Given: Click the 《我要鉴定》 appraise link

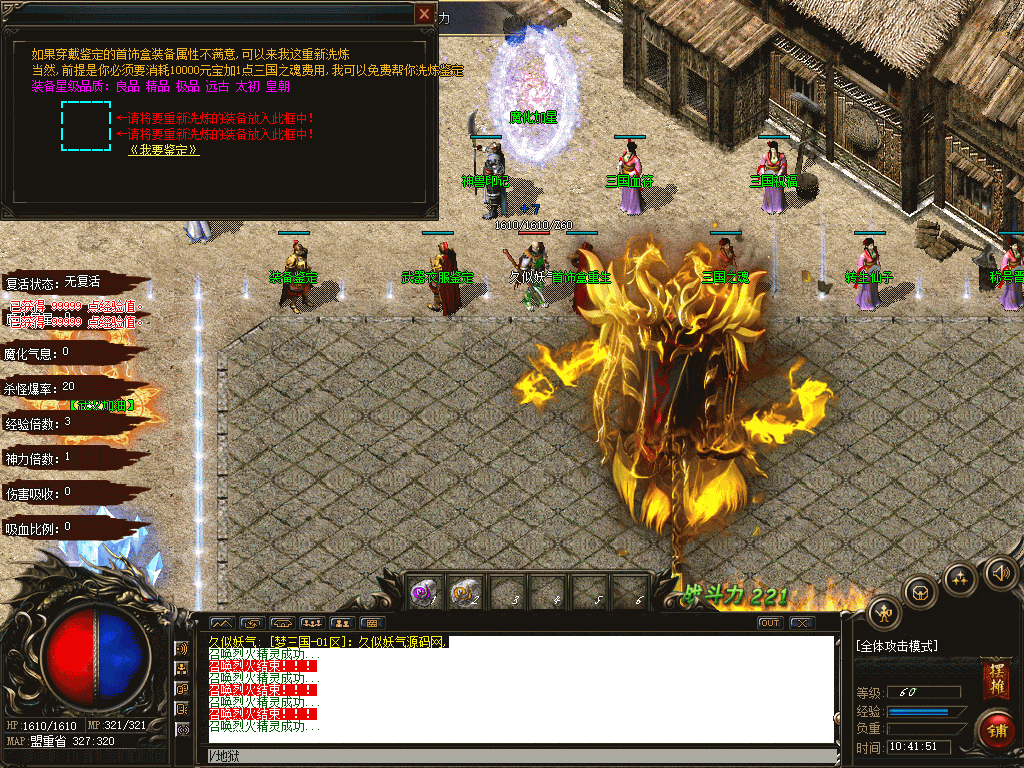Looking at the screenshot, I should coord(163,150).
